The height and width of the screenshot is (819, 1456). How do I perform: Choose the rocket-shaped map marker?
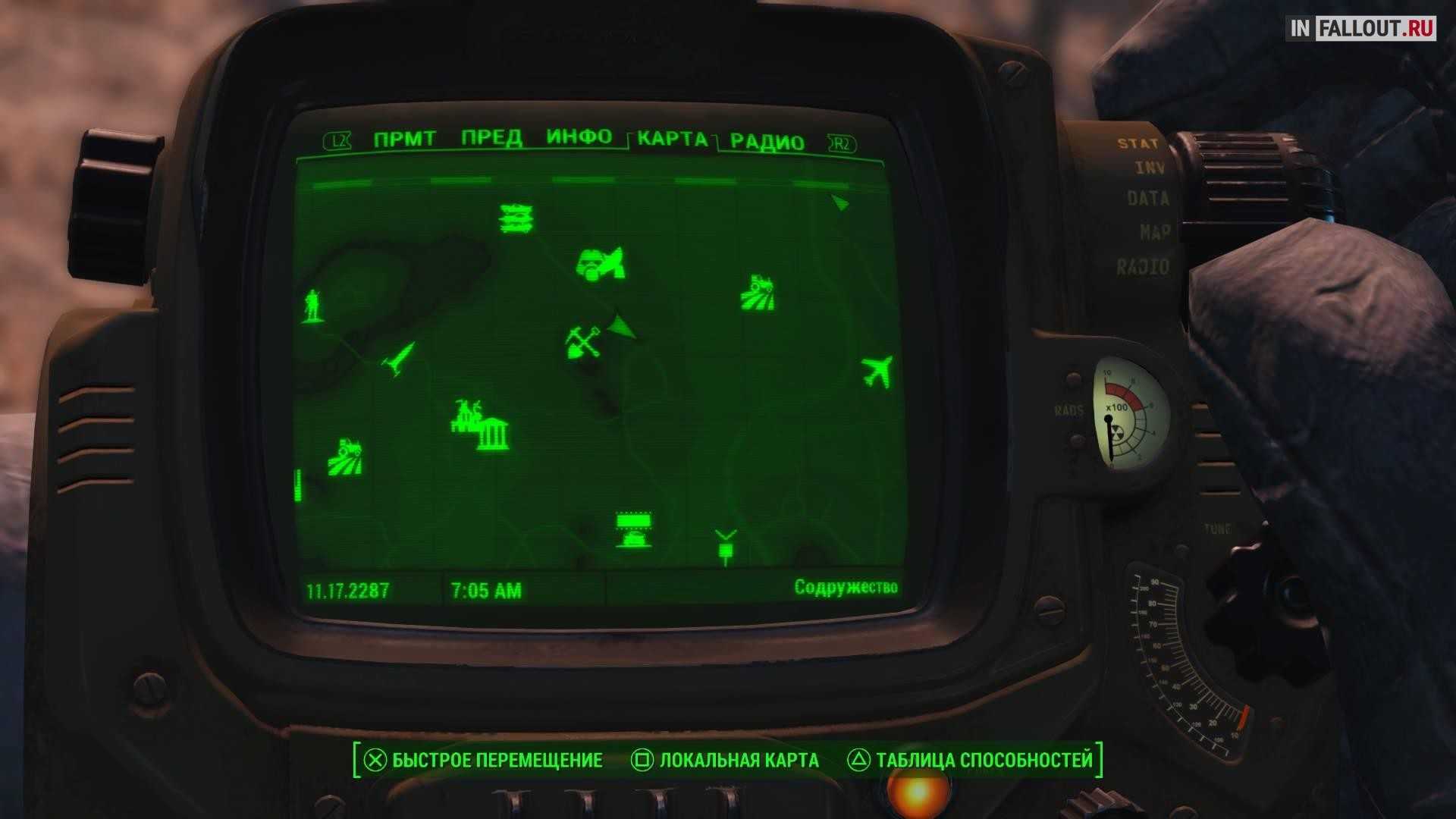(399, 358)
